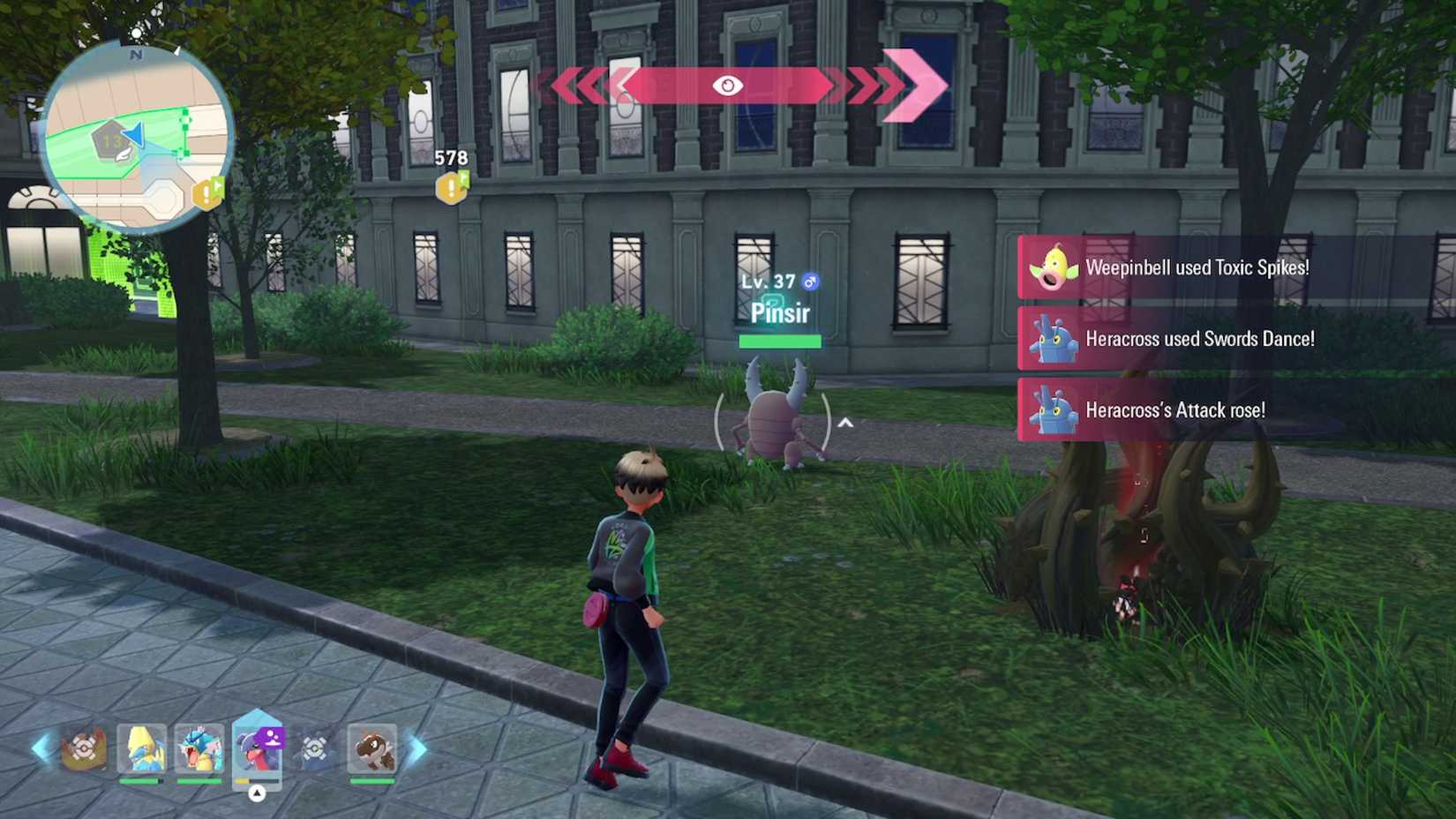
Task: Toggle the male gender symbol beside Lv. 37
Action: [x=810, y=281]
